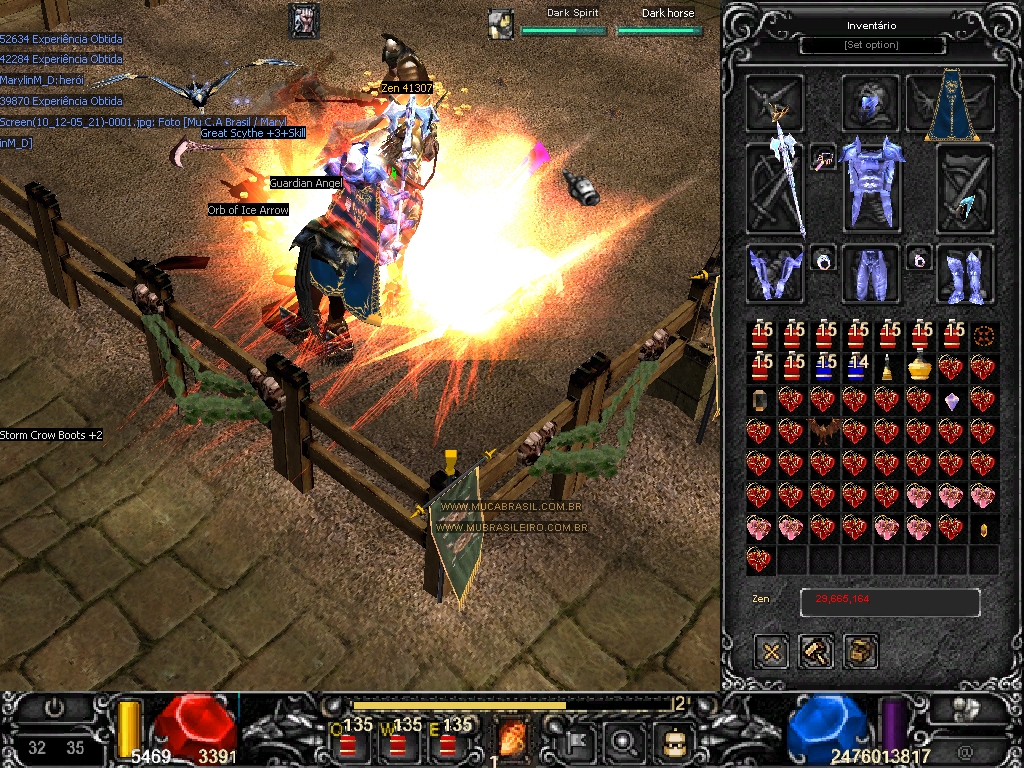Select the equipped blue cape slot

(944, 105)
